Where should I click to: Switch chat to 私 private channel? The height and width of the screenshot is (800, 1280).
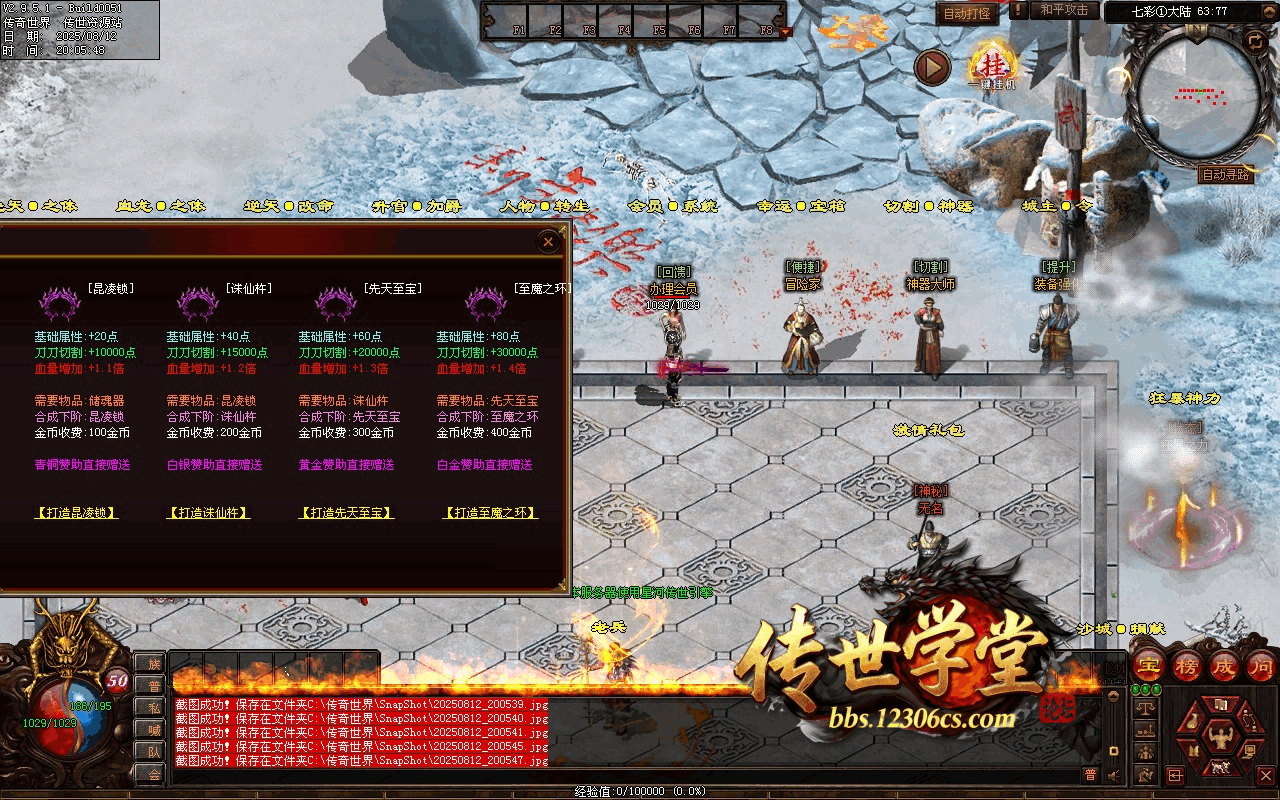point(154,707)
